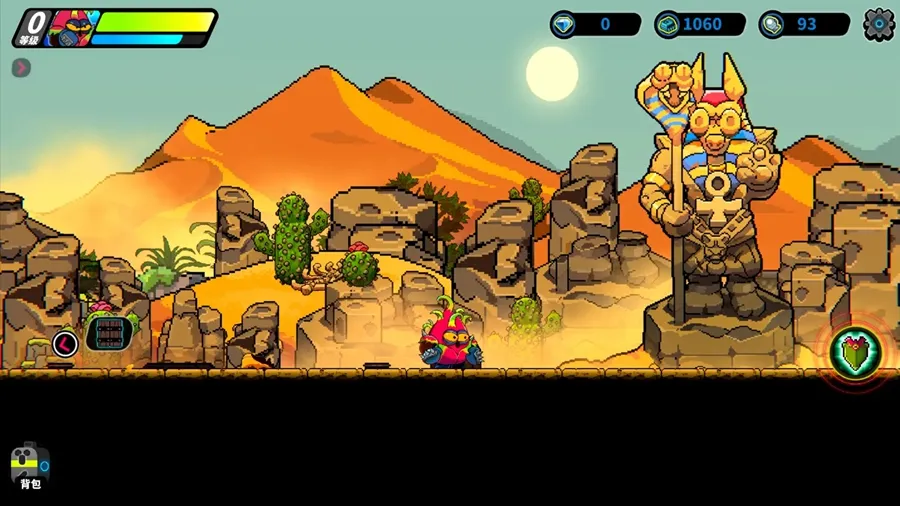
Task: Activate the green heart skill button
Action: (854, 352)
